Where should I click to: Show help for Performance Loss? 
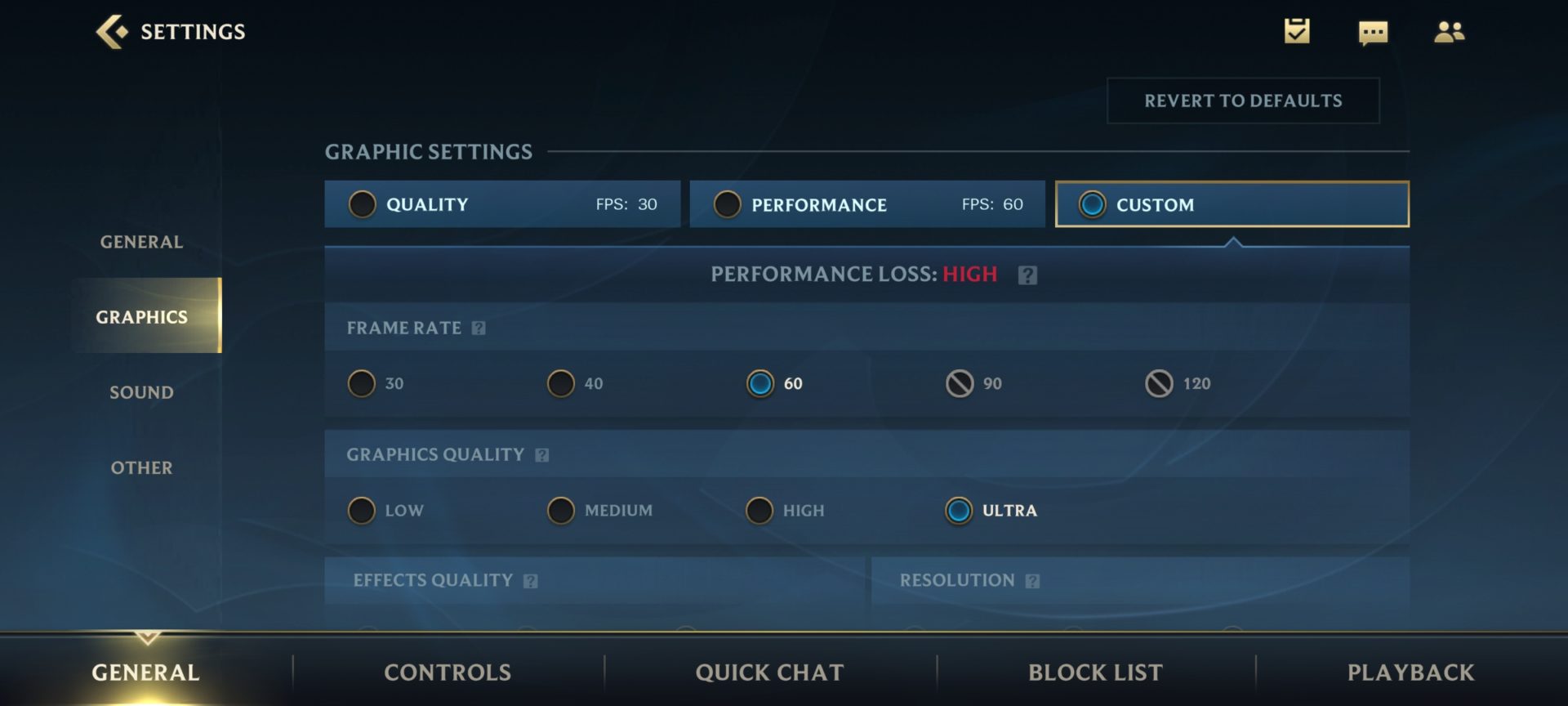pos(1027,275)
